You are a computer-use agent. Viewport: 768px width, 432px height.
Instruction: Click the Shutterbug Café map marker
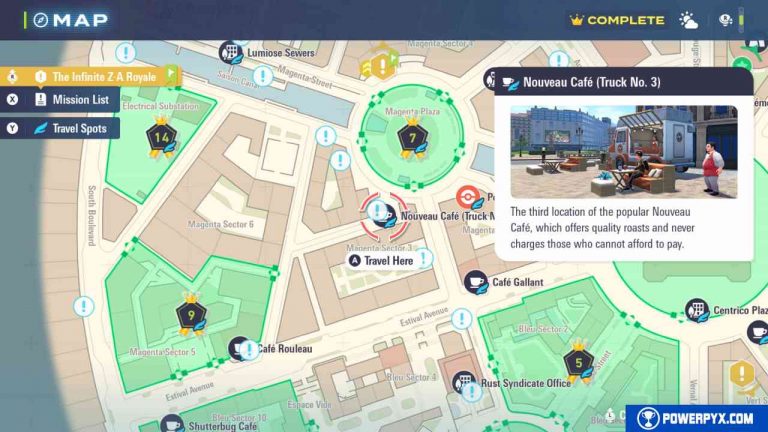(172, 424)
